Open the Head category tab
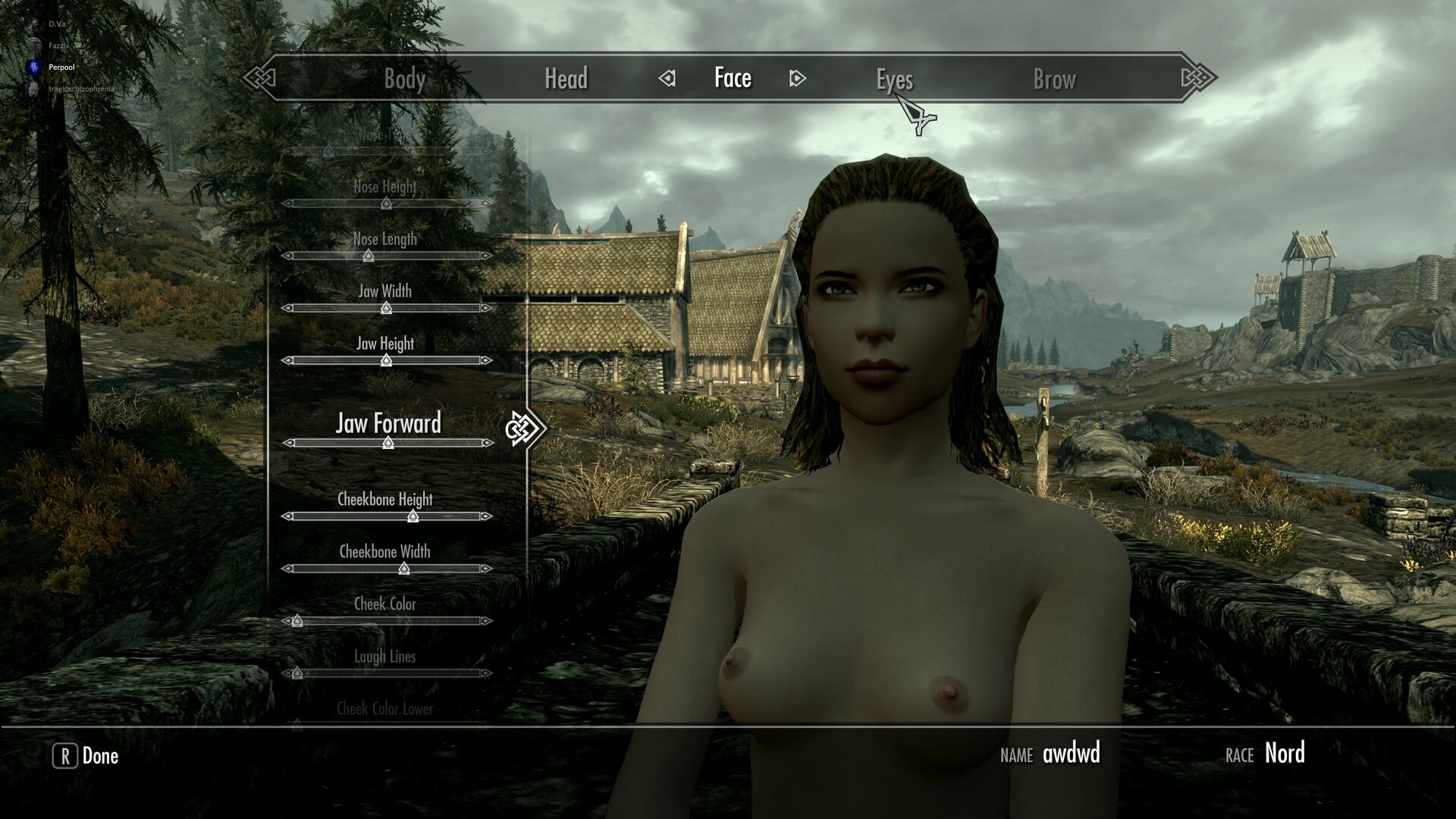The width and height of the screenshot is (1456, 819). point(566,79)
